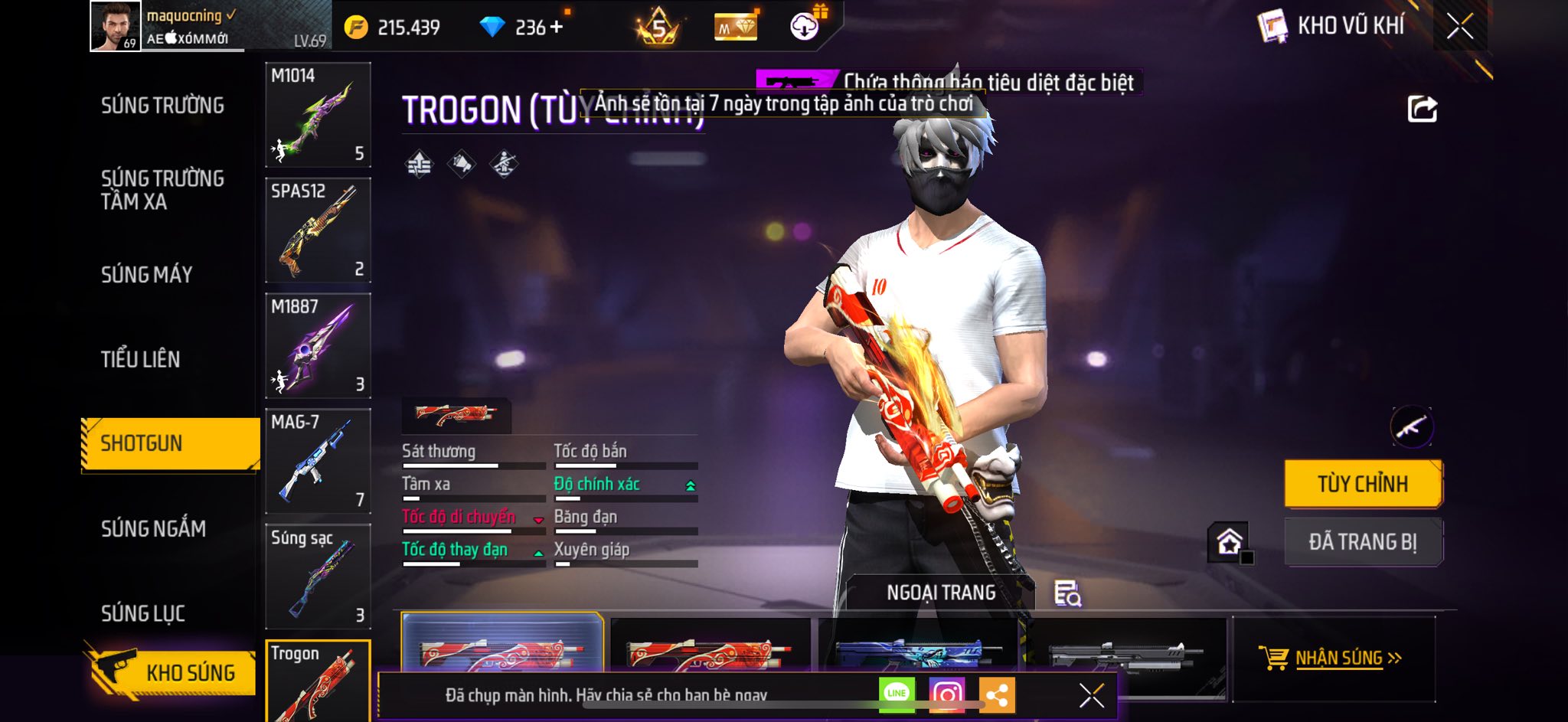
Task: Click the ĐÃ TRANG BỊ equipped button
Action: [1363, 542]
